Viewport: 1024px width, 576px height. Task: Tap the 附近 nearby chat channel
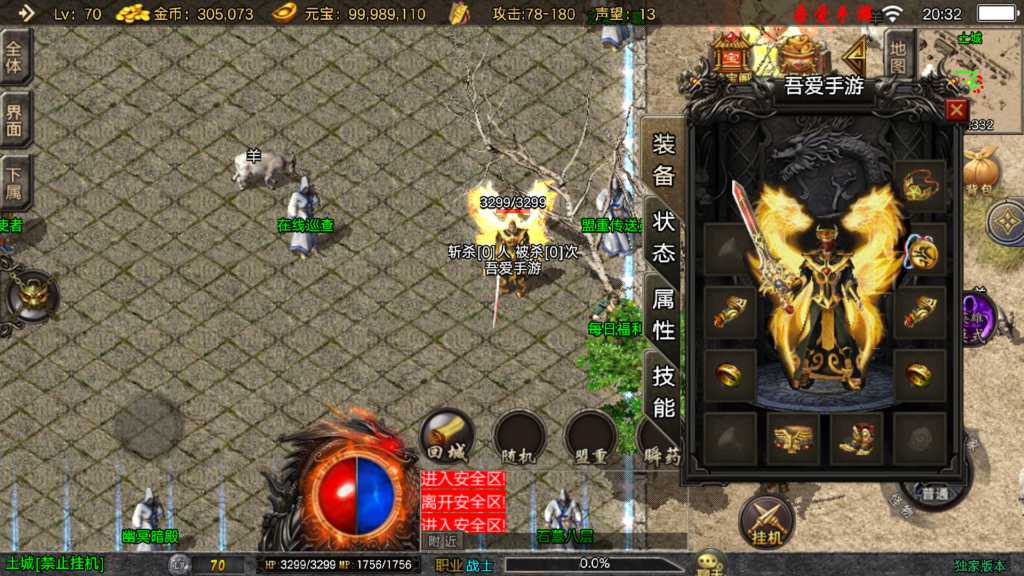443,540
